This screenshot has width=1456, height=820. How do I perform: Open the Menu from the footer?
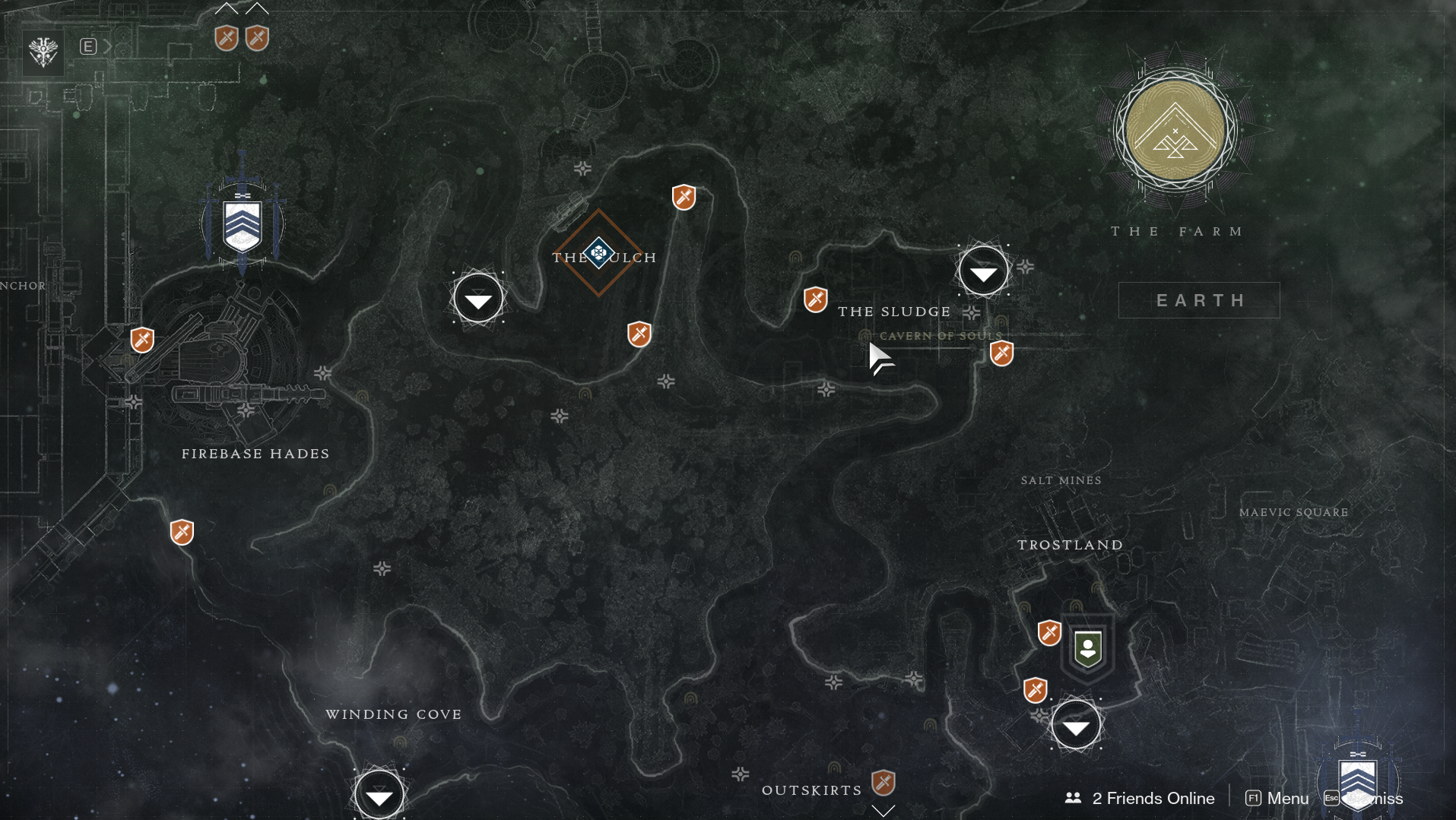click(x=1277, y=798)
